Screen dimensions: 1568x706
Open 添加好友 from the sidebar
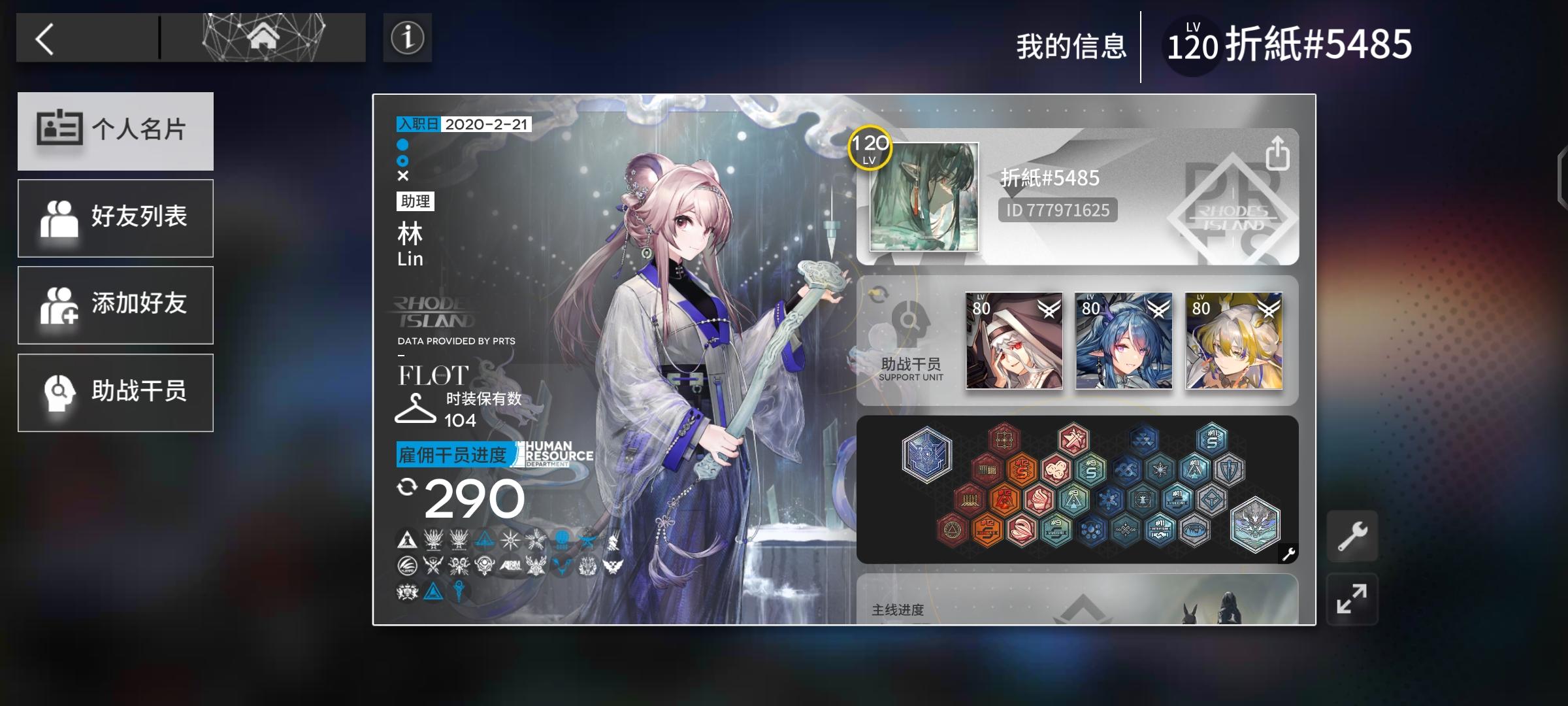(116, 305)
